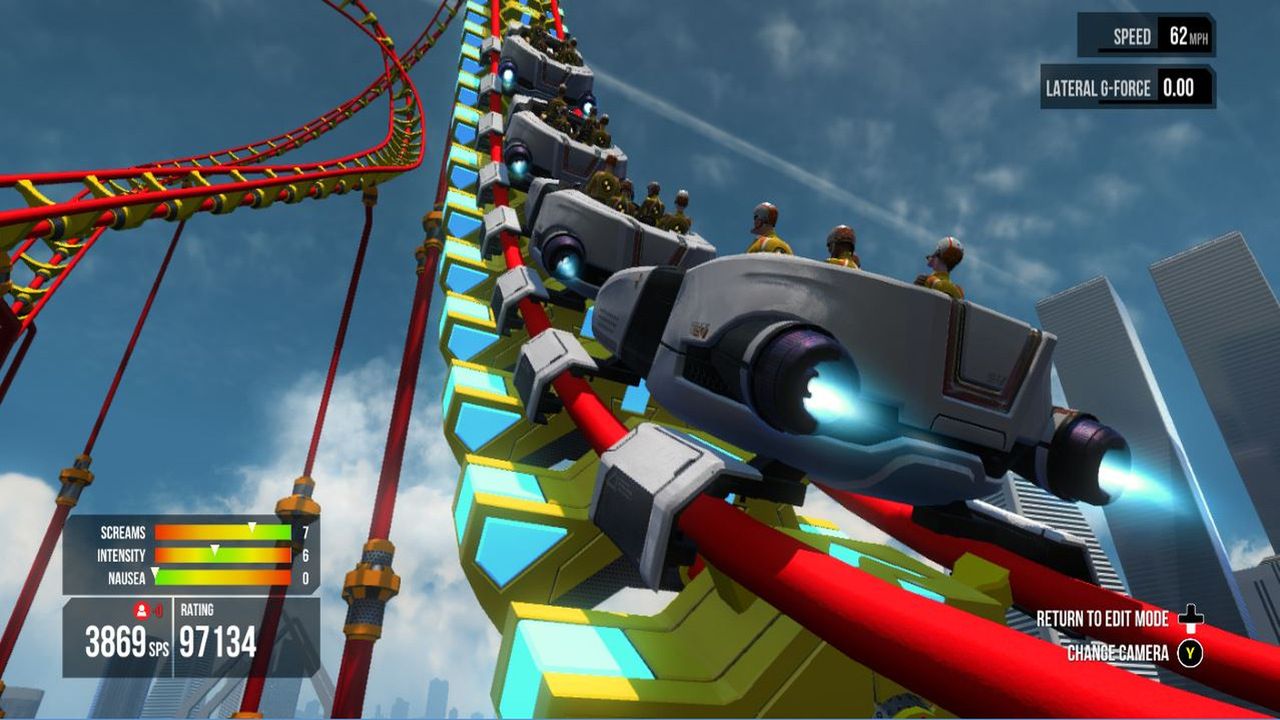Screen dimensions: 1280x720
Task: Click the white marker on the INTENSITY bar
Action: [215, 550]
